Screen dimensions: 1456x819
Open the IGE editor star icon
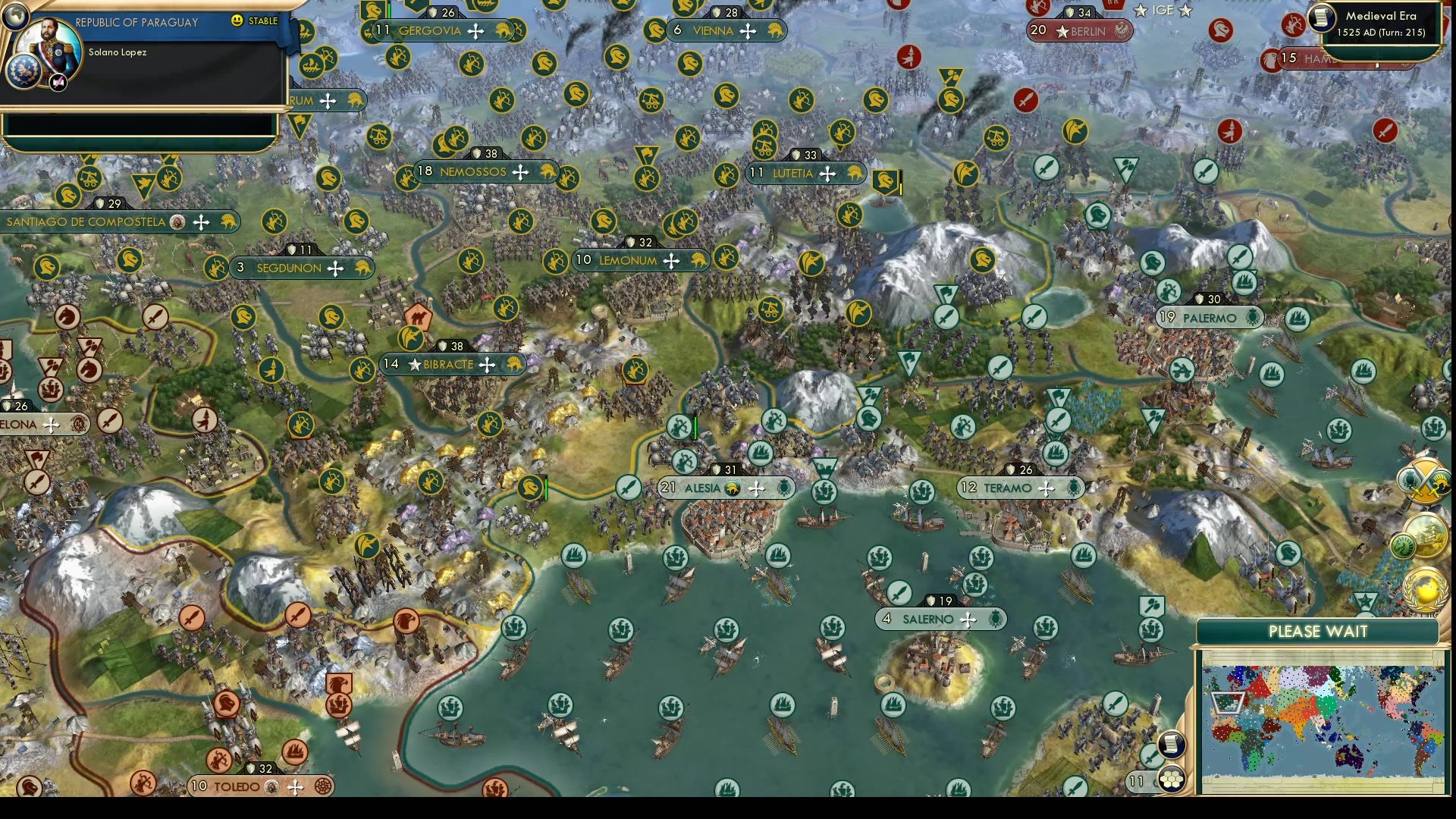[1165, 11]
